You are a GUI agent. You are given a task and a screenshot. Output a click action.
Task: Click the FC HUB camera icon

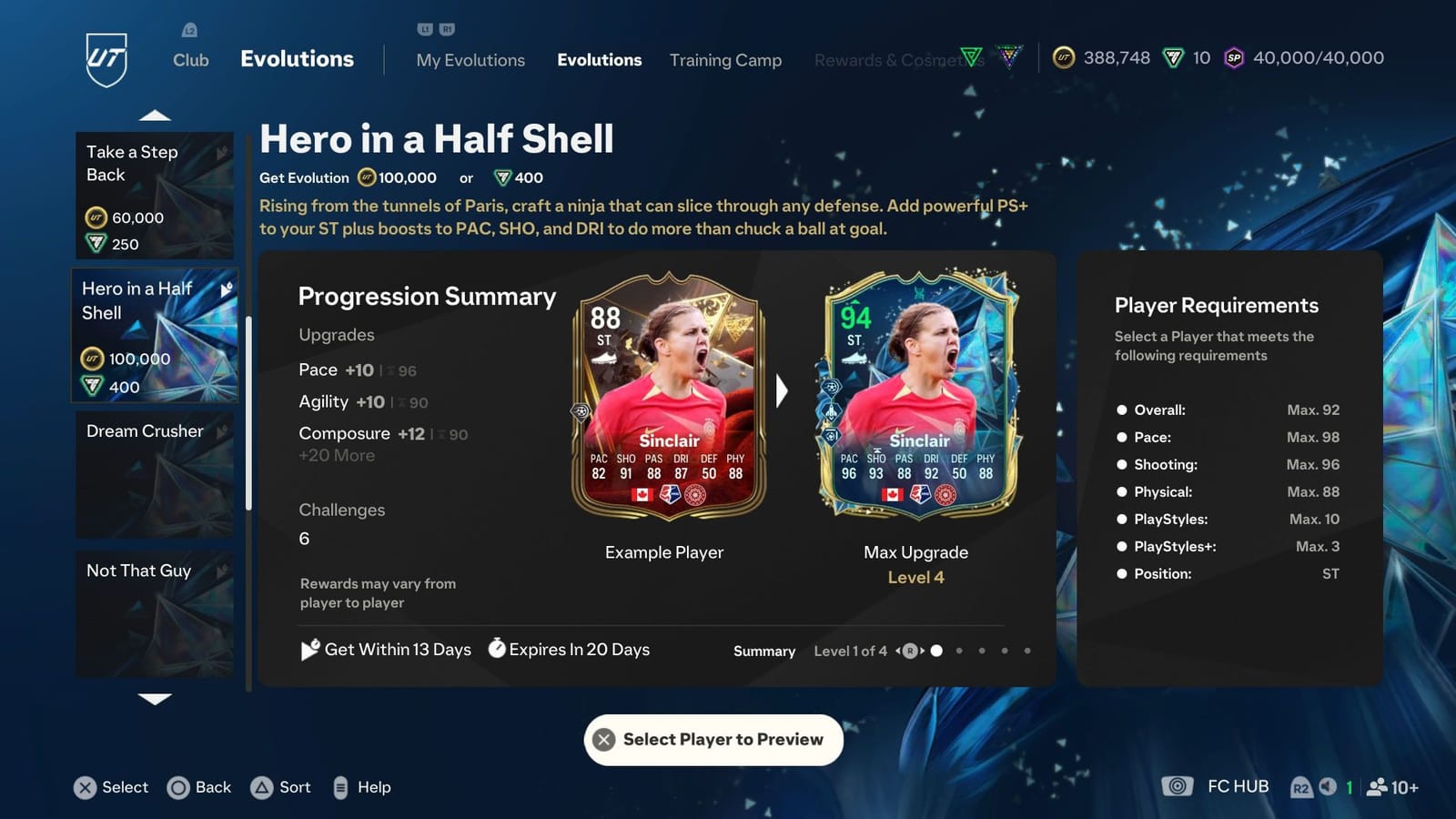click(x=1178, y=786)
